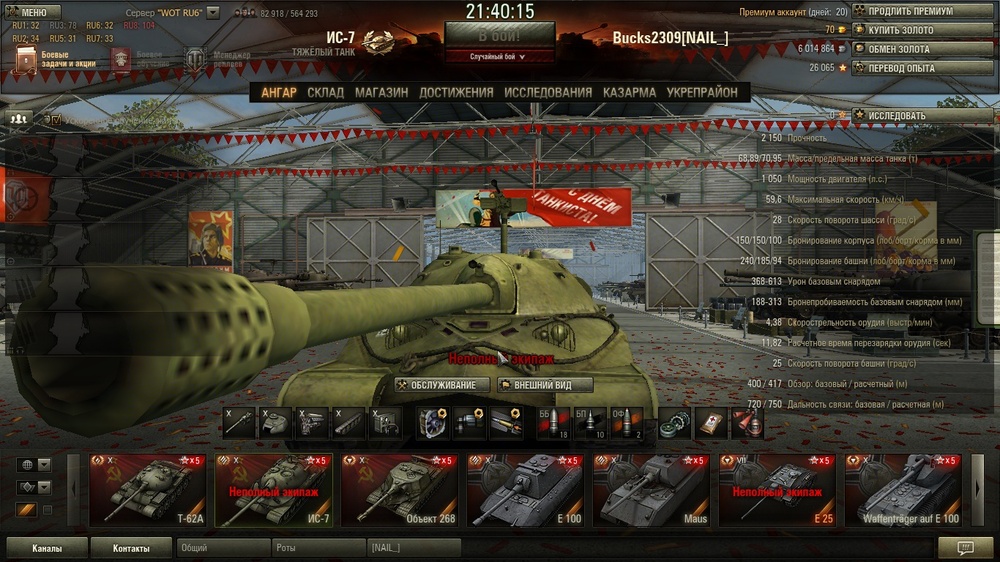Select the Maus tank in carousel
1000x562 pixels.
[650, 490]
